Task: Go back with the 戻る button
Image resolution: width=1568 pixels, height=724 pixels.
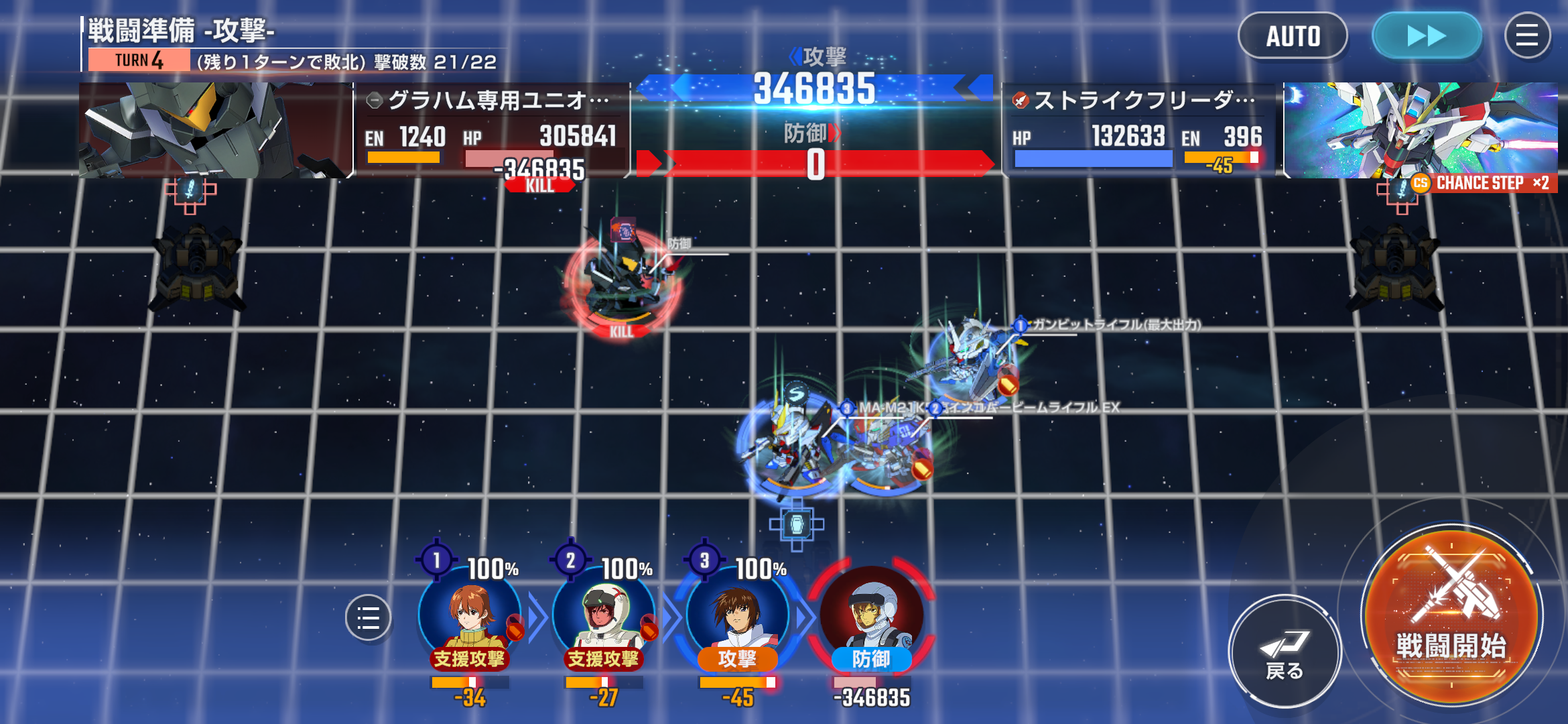Action: (1284, 650)
